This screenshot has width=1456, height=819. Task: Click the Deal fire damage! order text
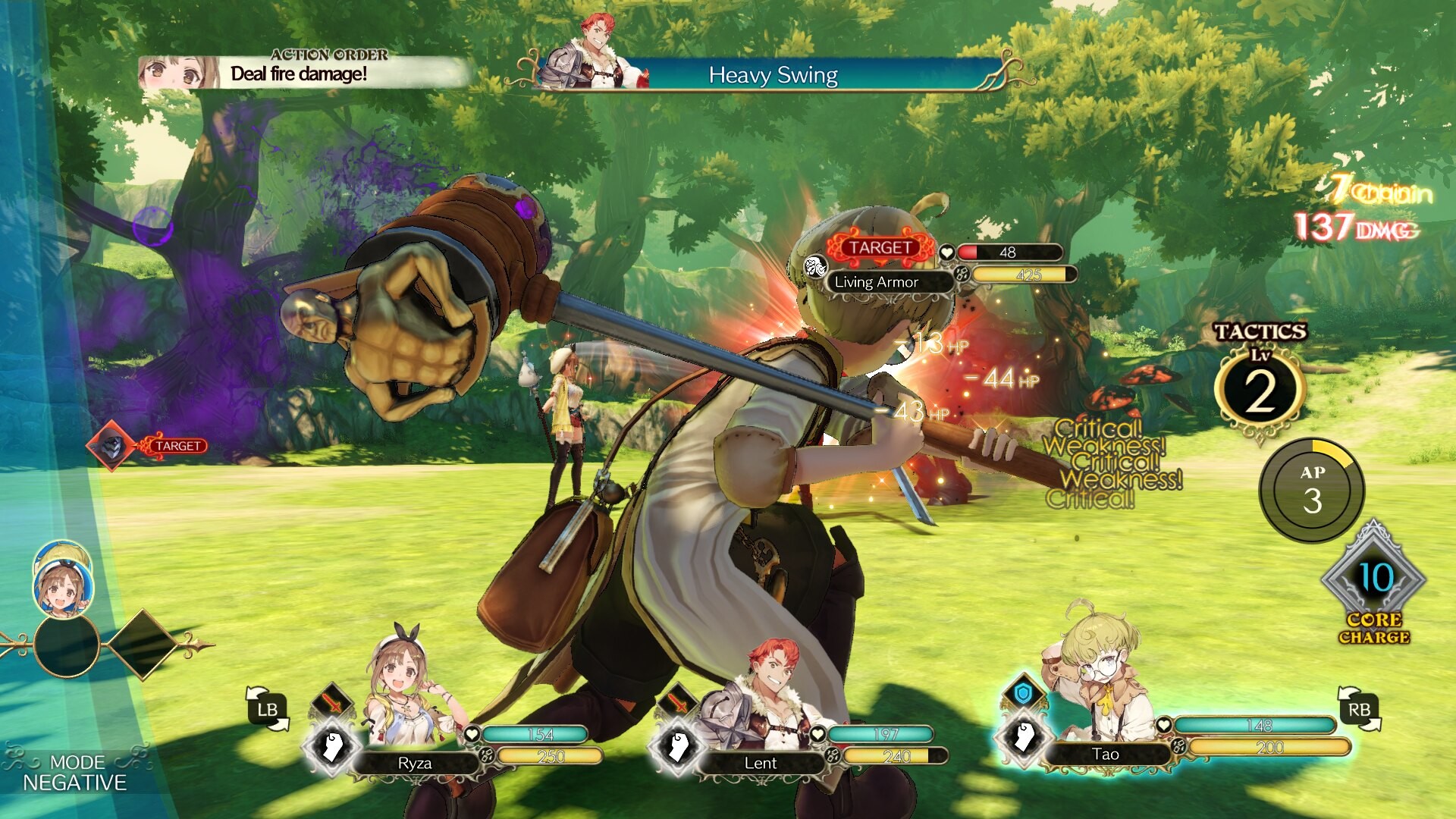[x=298, y=74]
